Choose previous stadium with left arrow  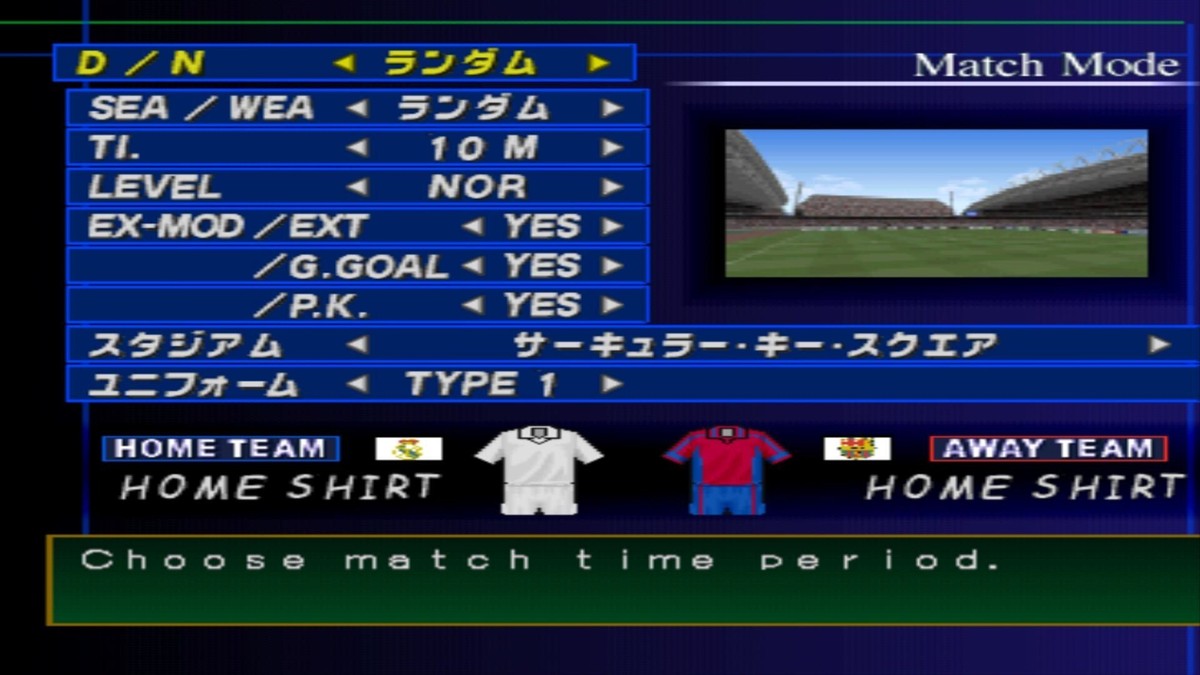[357, 345]
